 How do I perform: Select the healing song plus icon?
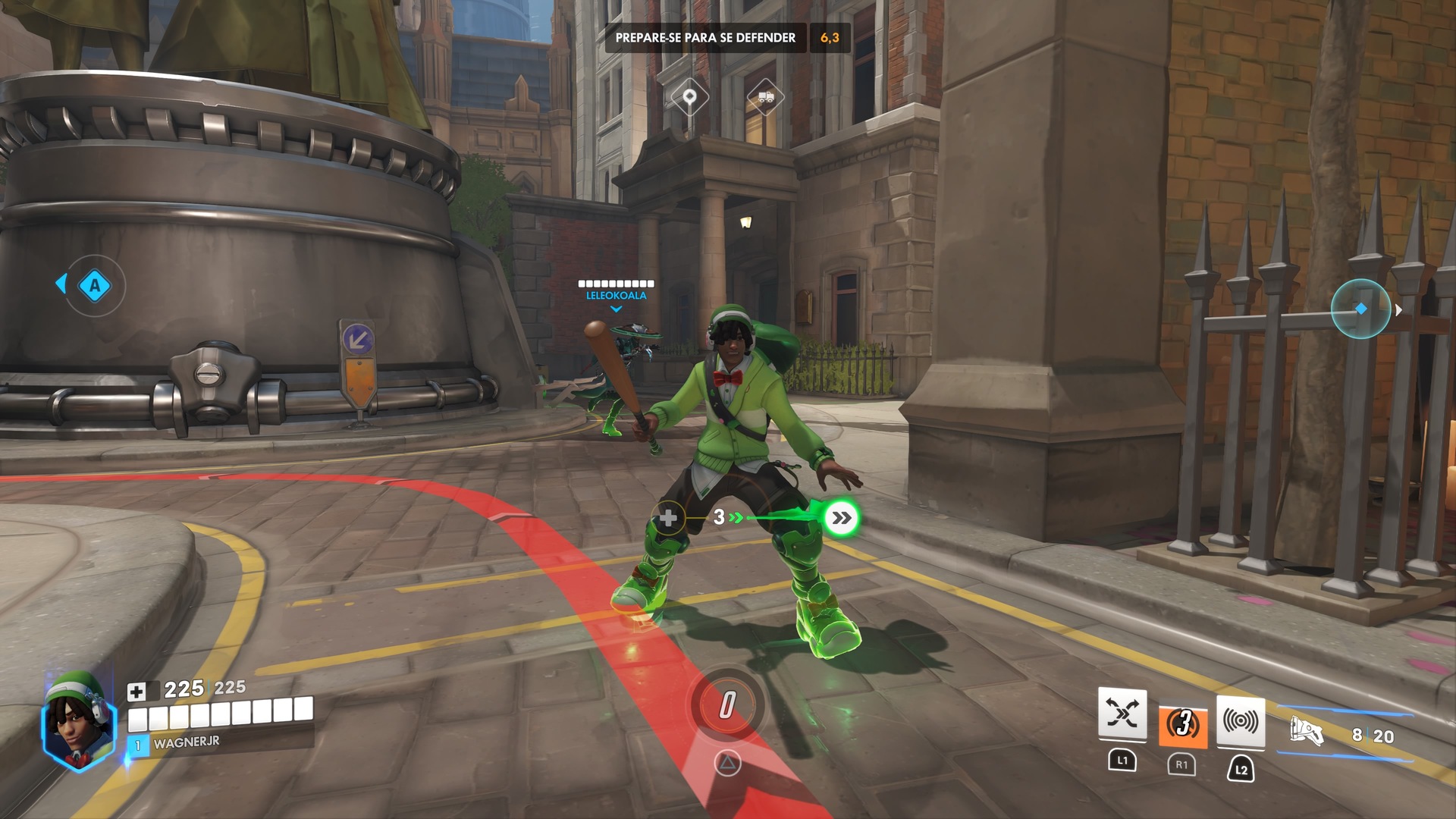coord(668,518)
